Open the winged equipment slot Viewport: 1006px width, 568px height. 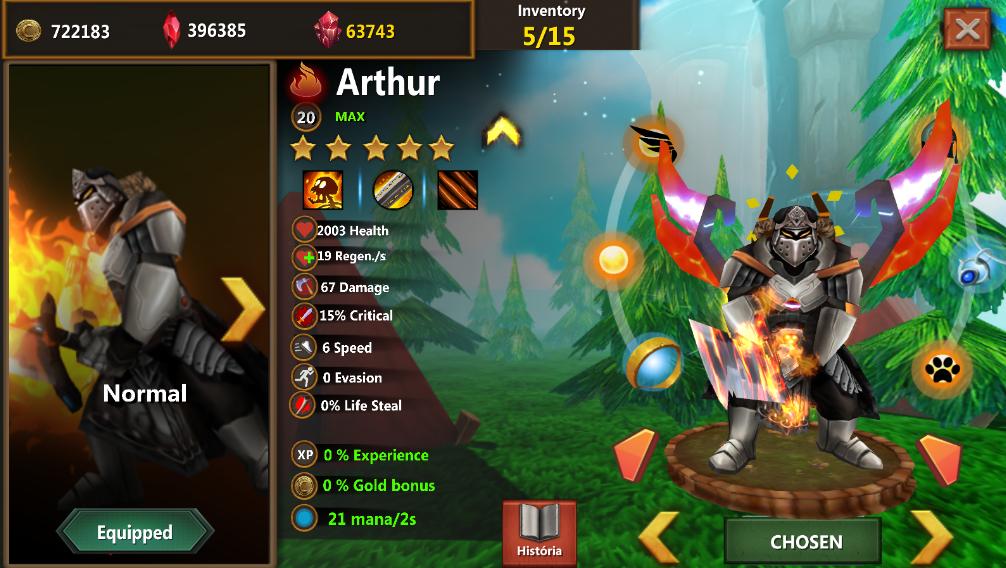click(x=654, y=143)
